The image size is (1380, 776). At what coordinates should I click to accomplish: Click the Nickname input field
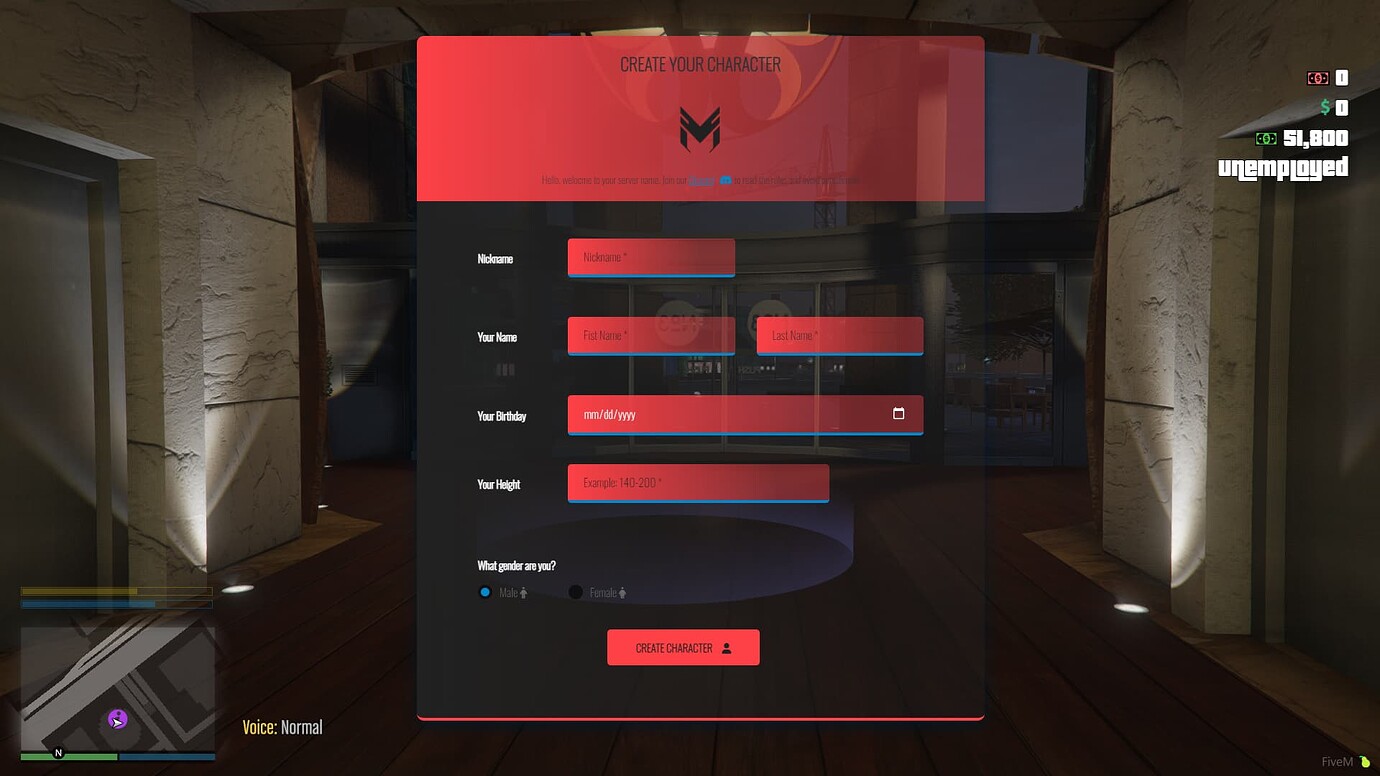click(x=650, y=257)
